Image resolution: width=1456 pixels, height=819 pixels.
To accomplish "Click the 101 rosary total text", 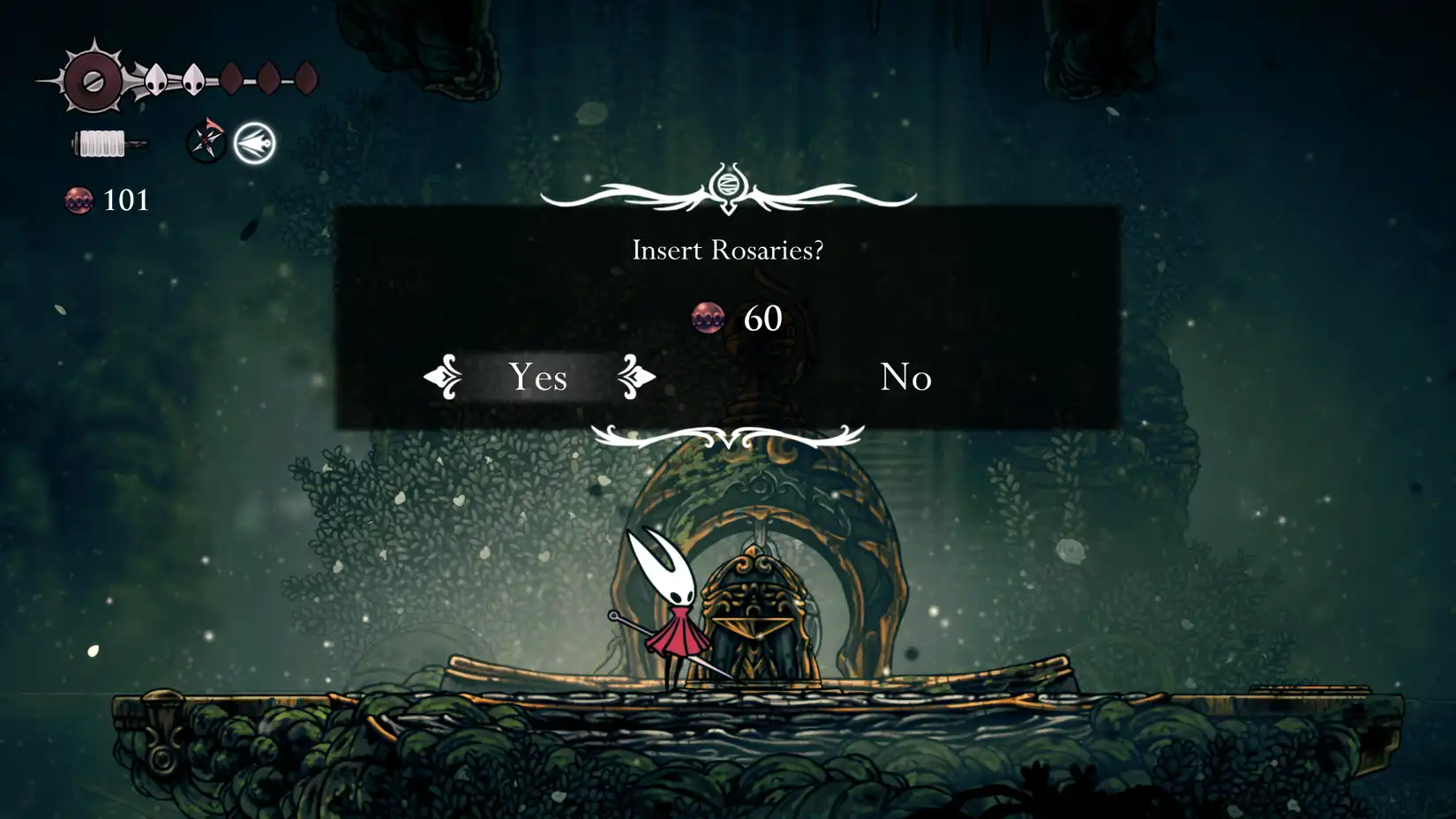I will coord(124,201).
